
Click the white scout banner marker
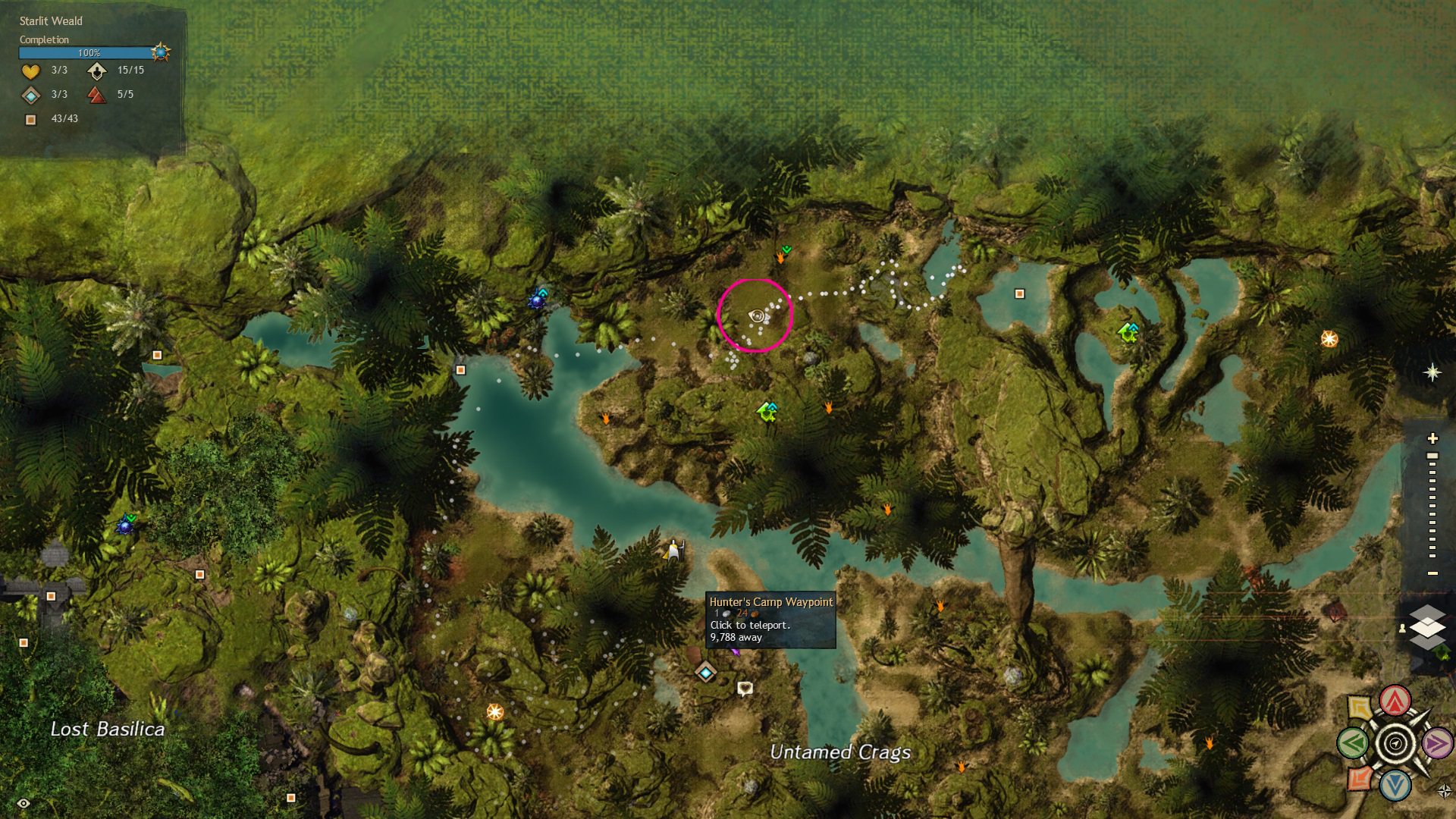tap(673, 550)
